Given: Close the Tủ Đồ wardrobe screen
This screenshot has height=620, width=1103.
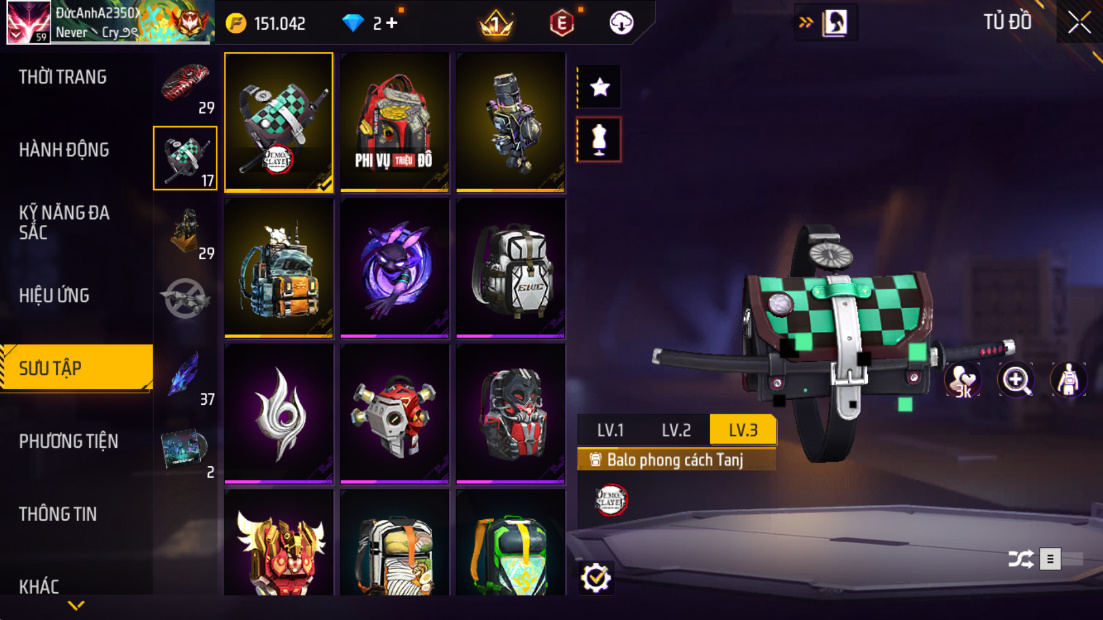Looking at the screenshot, I should click(x=1079, y=22).
